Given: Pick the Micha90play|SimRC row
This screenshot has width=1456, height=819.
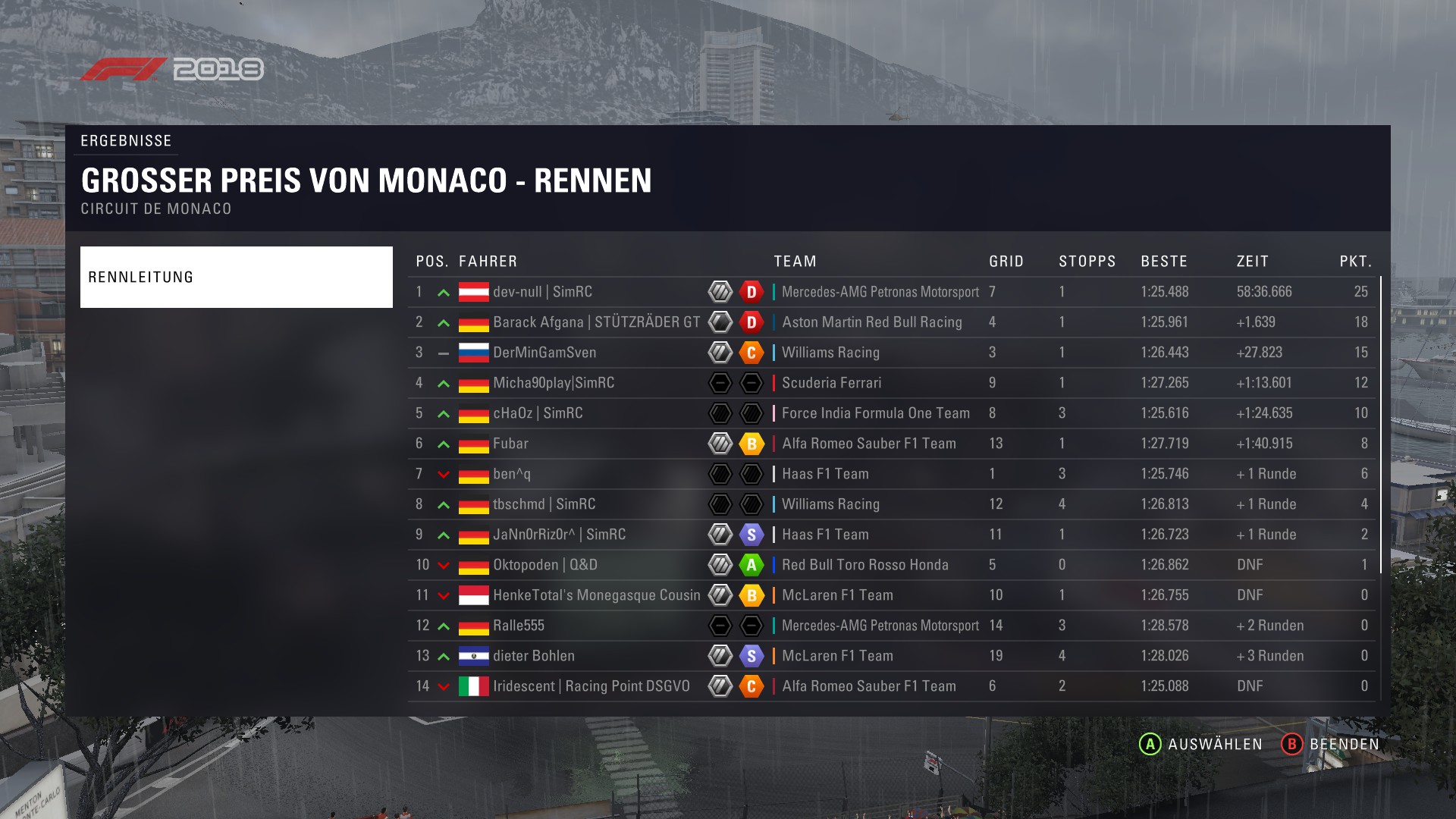Looking at the screenshot, I should click(x=554, y=383).
